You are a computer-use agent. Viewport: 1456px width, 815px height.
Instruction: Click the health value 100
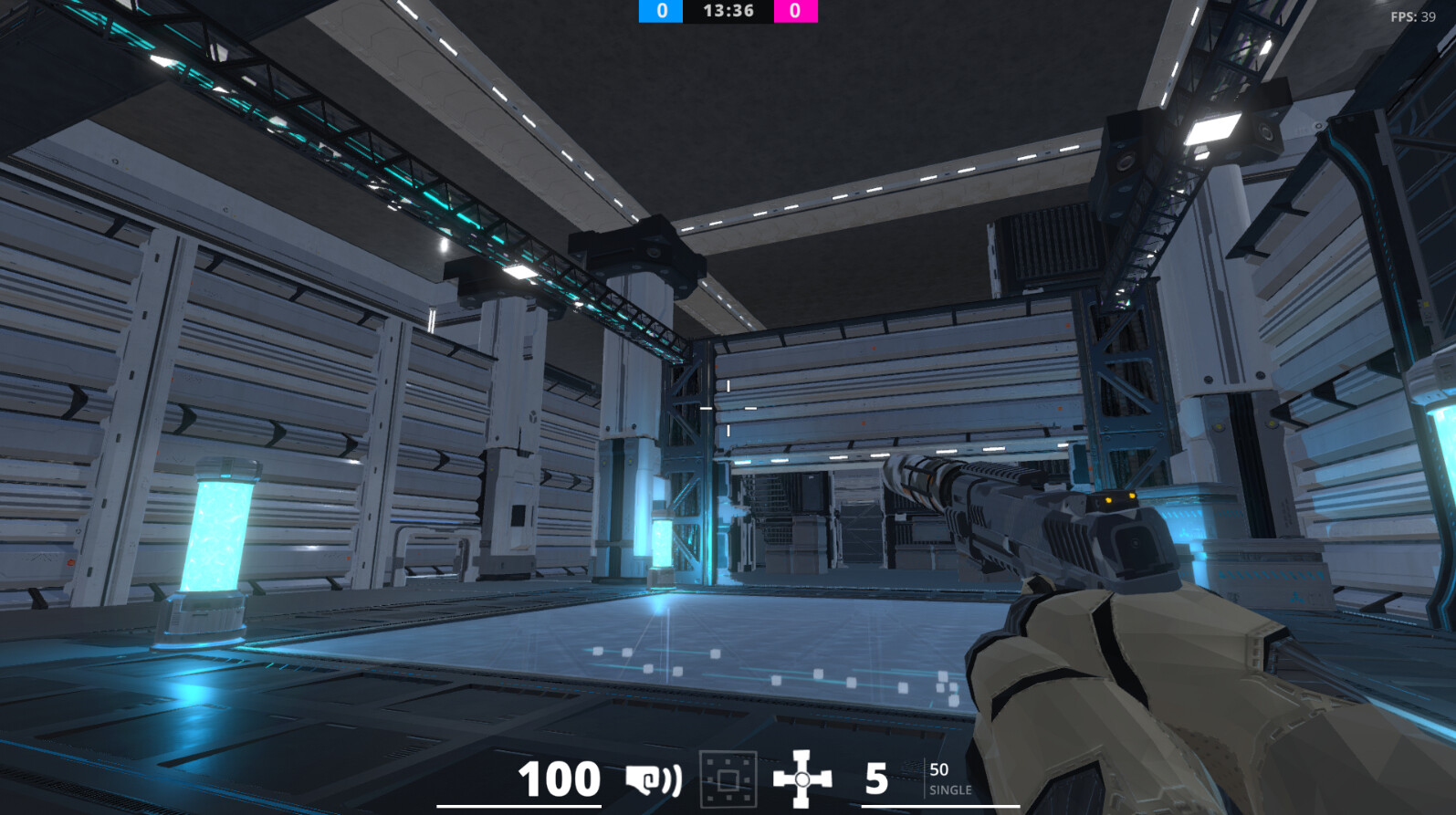[558, 778]
